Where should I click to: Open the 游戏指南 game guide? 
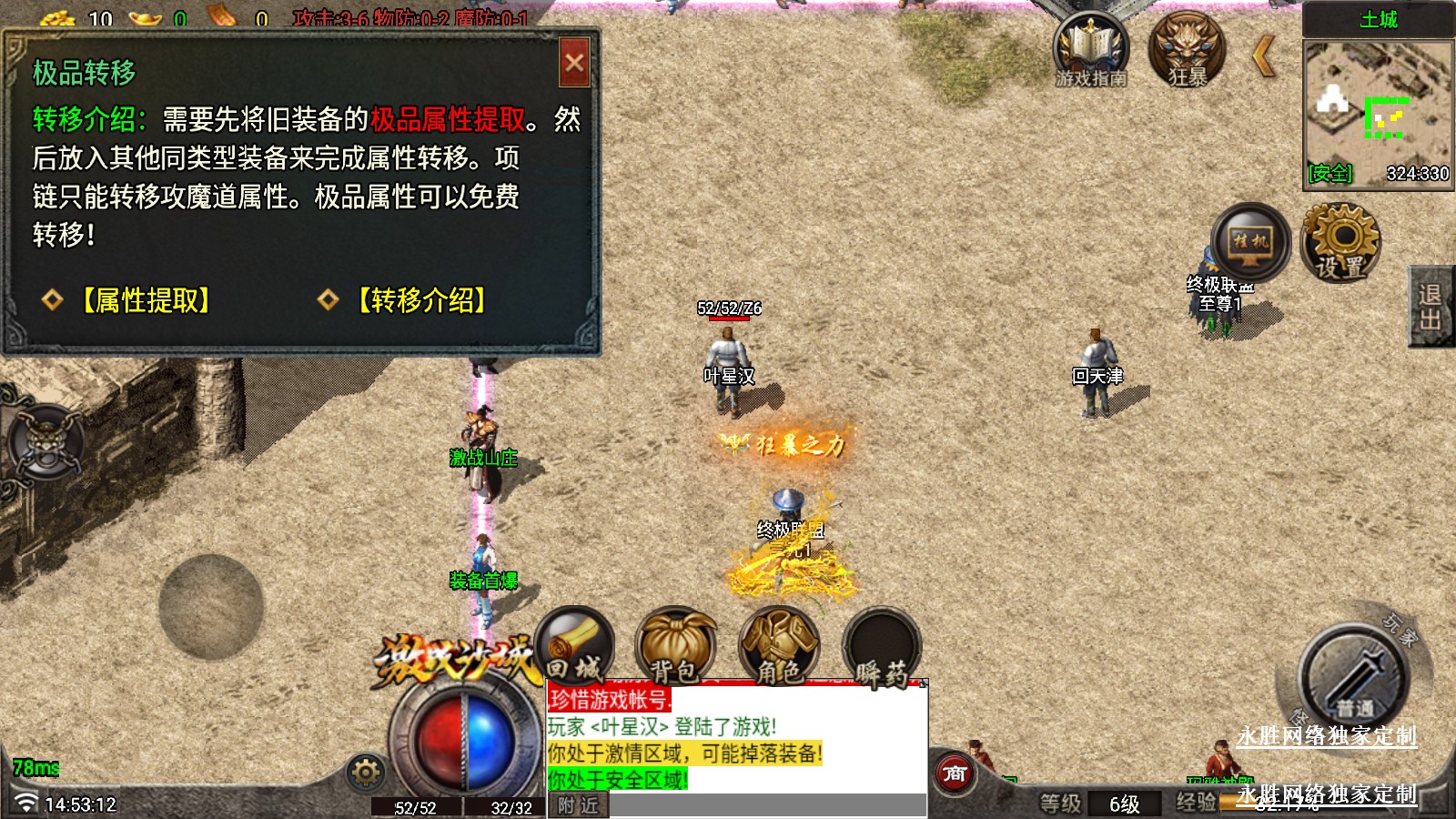pyautogui.click(x=1090, y=51)
